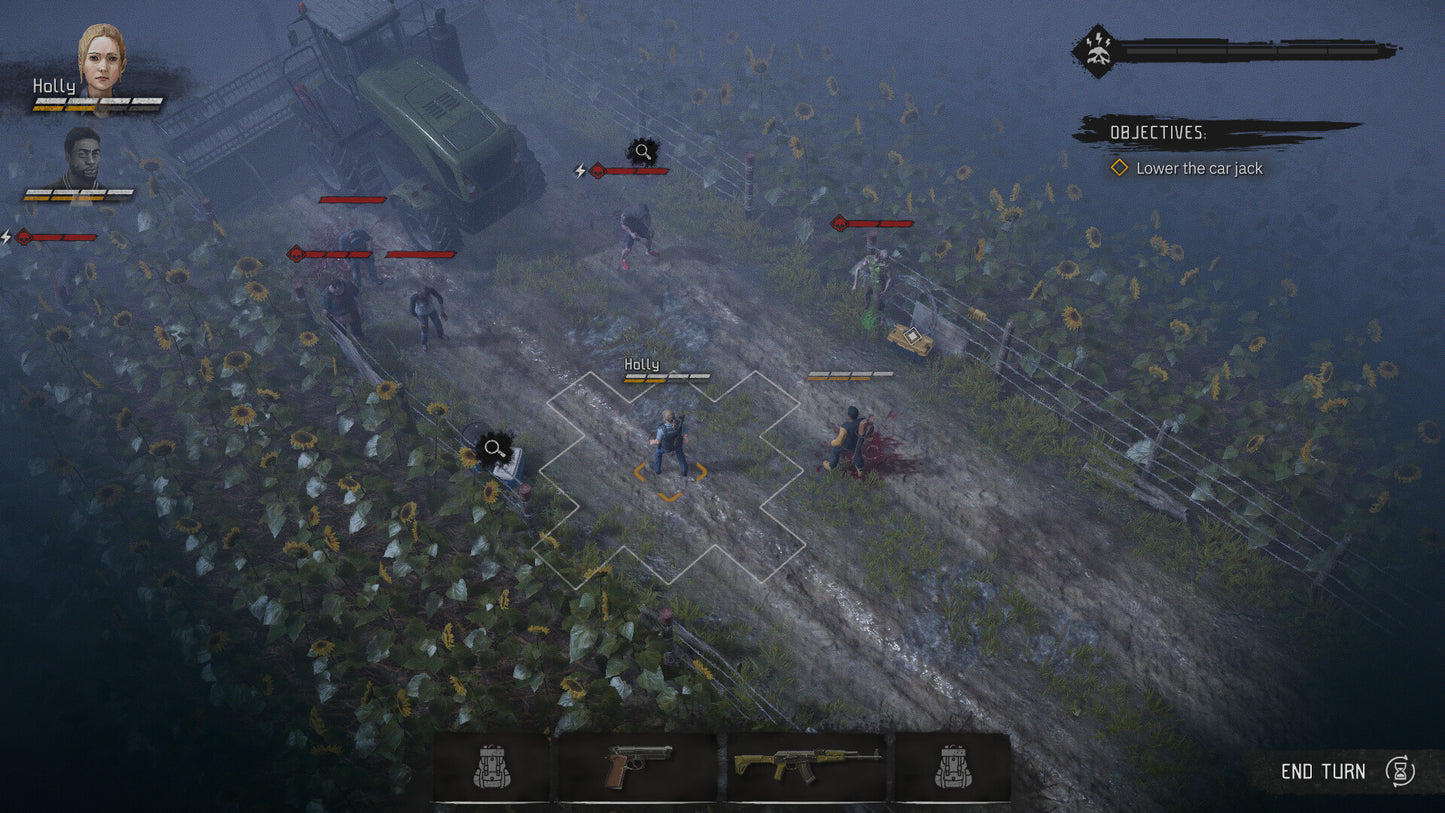Select the male survivor portrait below Holly
Screen dimensions: 1445x813
click(x=82, y=157)
